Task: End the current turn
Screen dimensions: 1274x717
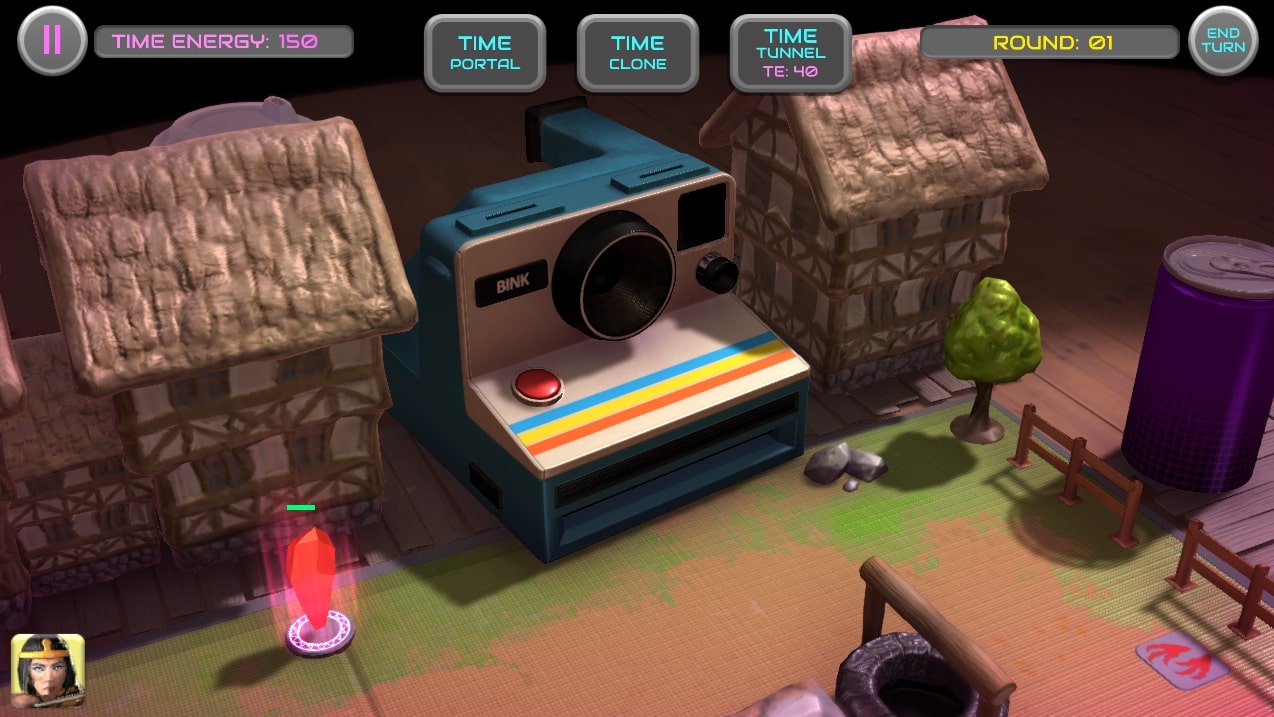Action: click(1223, 40)
